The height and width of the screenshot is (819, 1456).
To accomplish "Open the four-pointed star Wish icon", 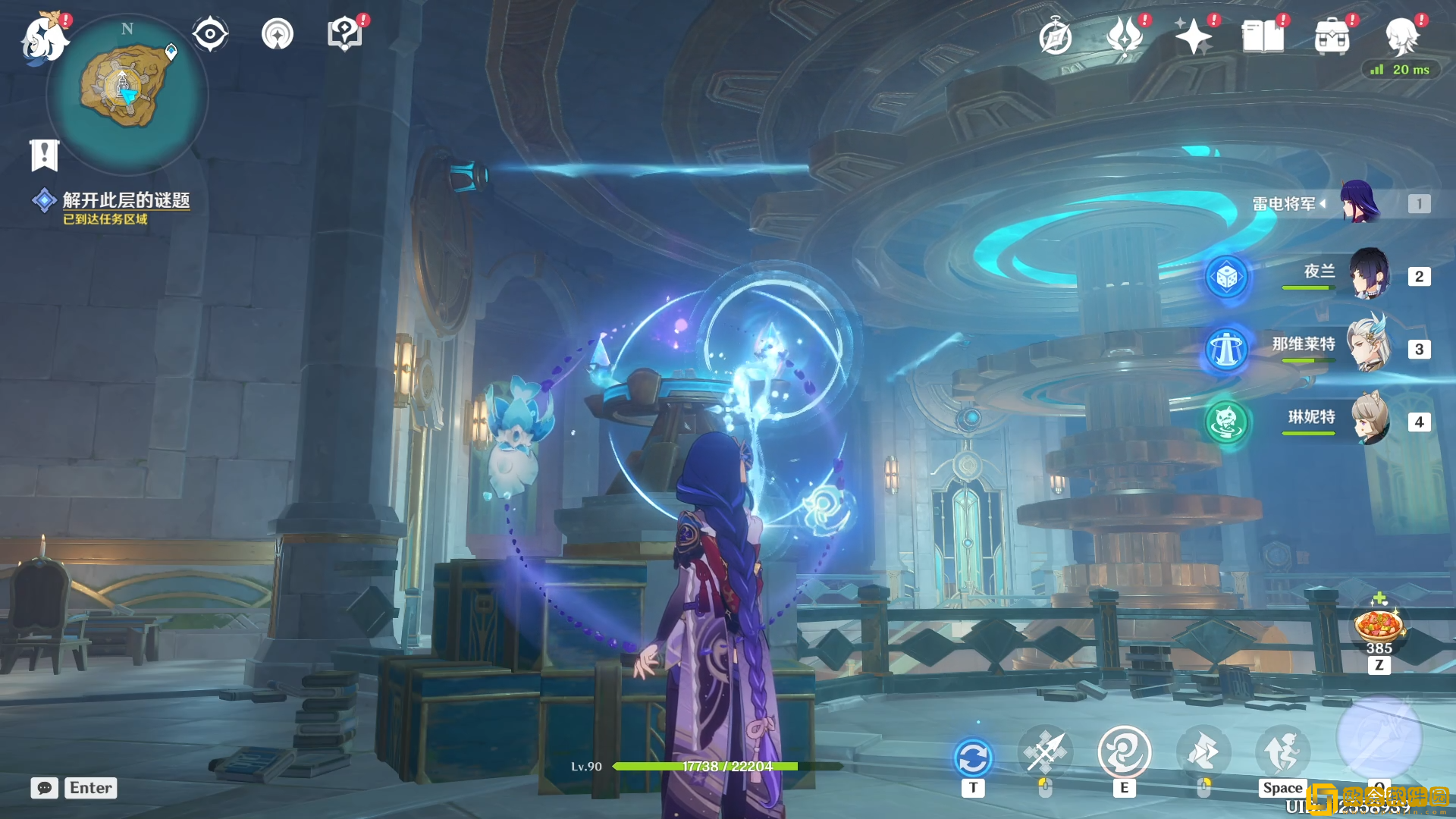I will (1193, 36).
